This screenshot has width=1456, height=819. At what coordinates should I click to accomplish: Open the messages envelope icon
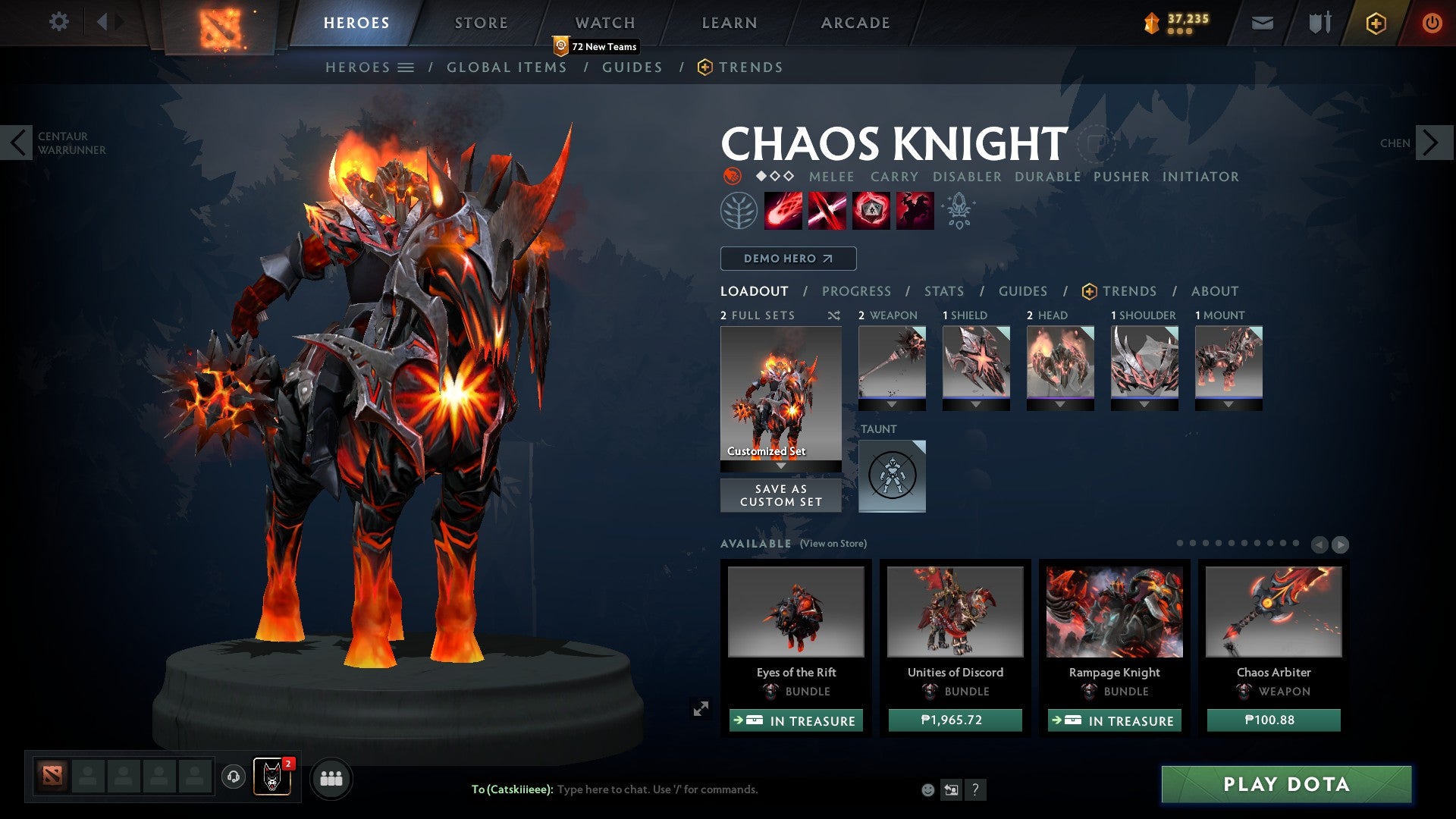tap(1263, 23)
